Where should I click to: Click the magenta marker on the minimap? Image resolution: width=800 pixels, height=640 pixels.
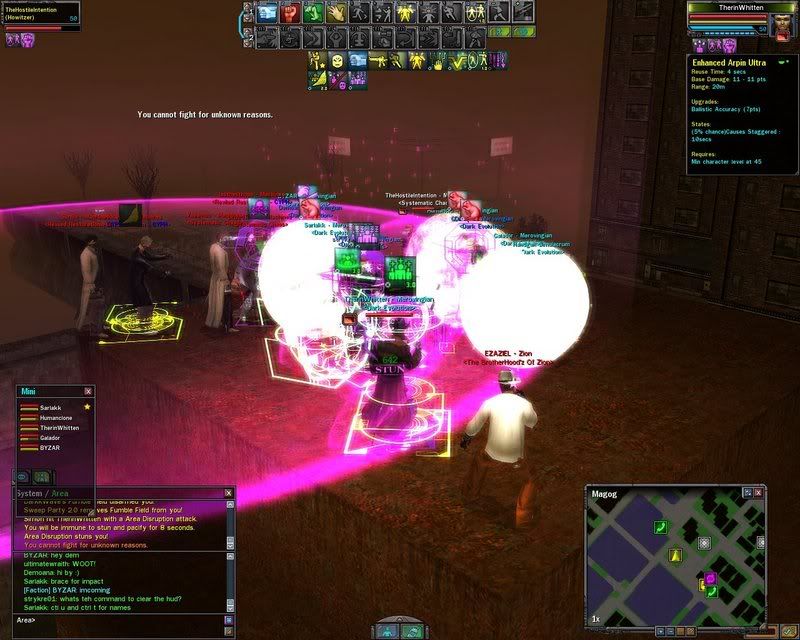coord(711,578)
